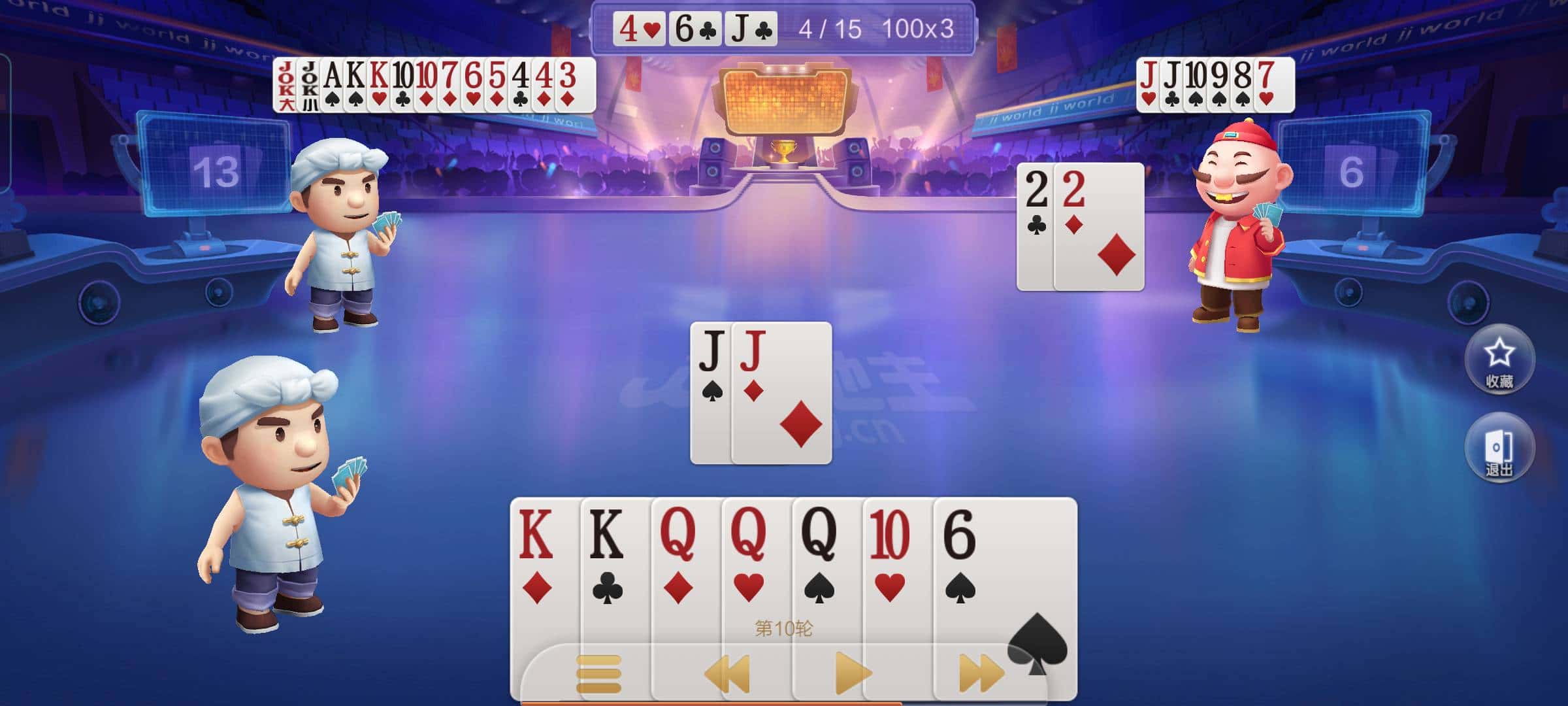The height and width of the screenshot is (706, 1568).
Task: Click the 收藏 star favorite button
Action: click(1499, 360)
